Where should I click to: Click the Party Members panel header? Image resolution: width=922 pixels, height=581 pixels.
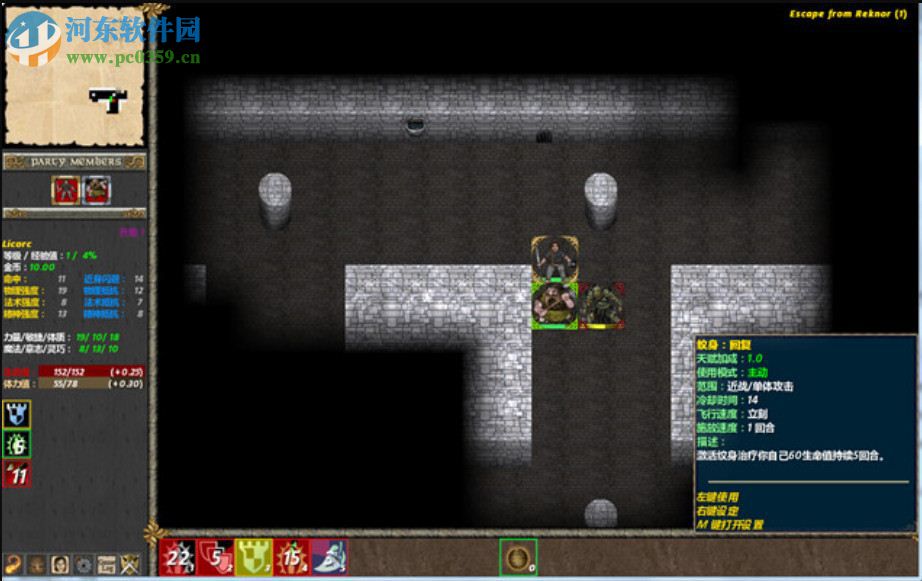point(76,161)
